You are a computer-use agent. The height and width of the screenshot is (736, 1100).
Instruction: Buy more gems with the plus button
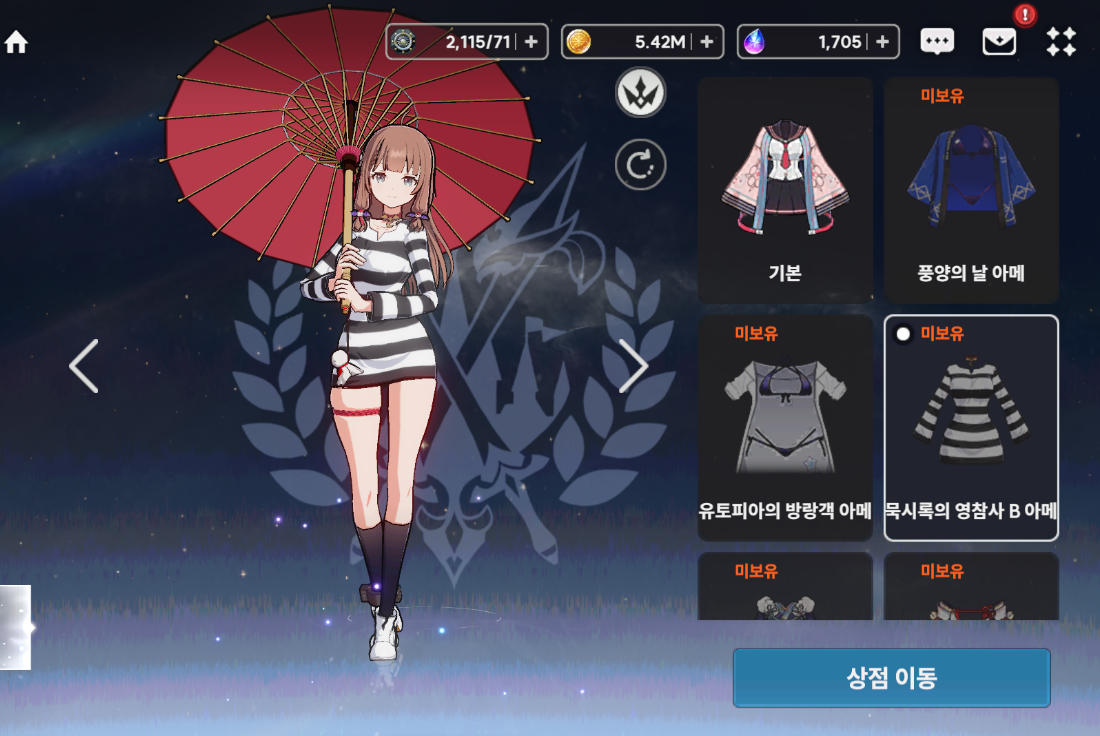pyautogui.click(x=882, y=42)
